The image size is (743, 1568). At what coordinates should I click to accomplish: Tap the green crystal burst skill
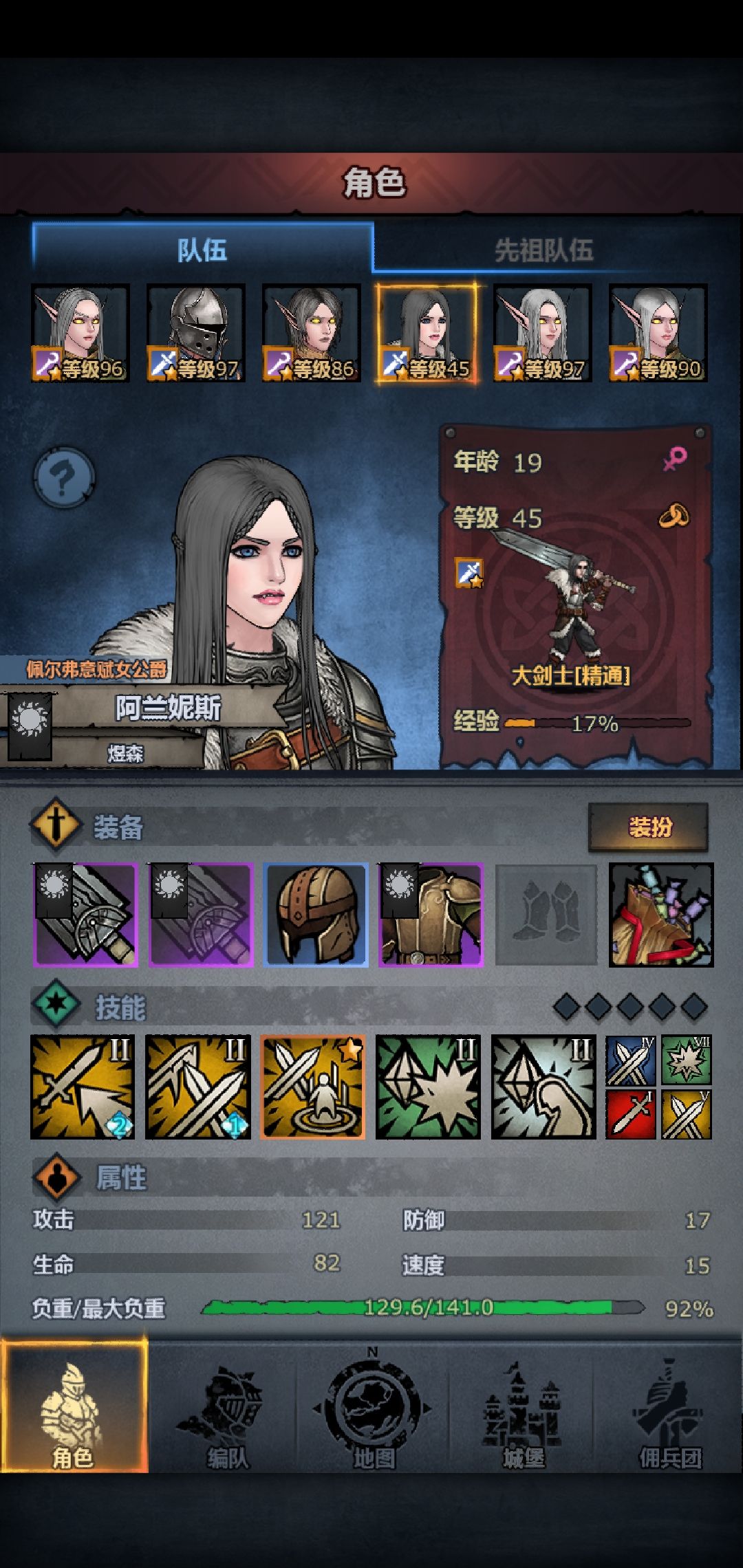click(x=428, y=1087)
